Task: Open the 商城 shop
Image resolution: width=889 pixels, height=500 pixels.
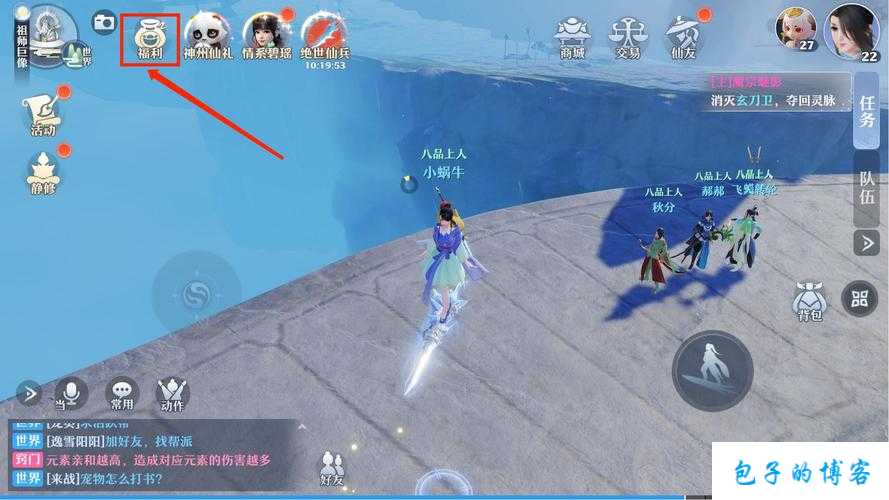Action: click(573, 36)
